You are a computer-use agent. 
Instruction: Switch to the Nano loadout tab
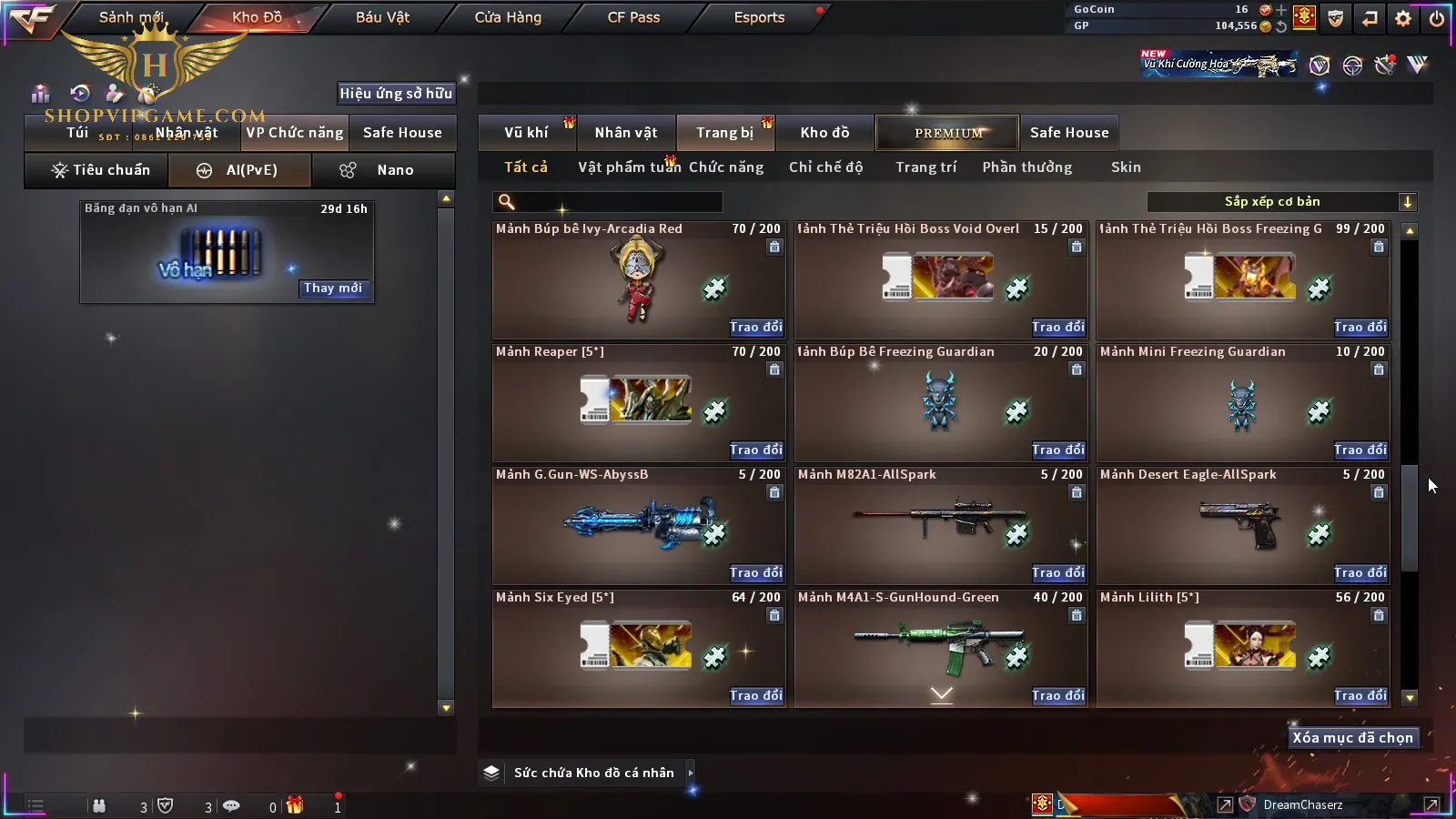click(x=383, y=170)
